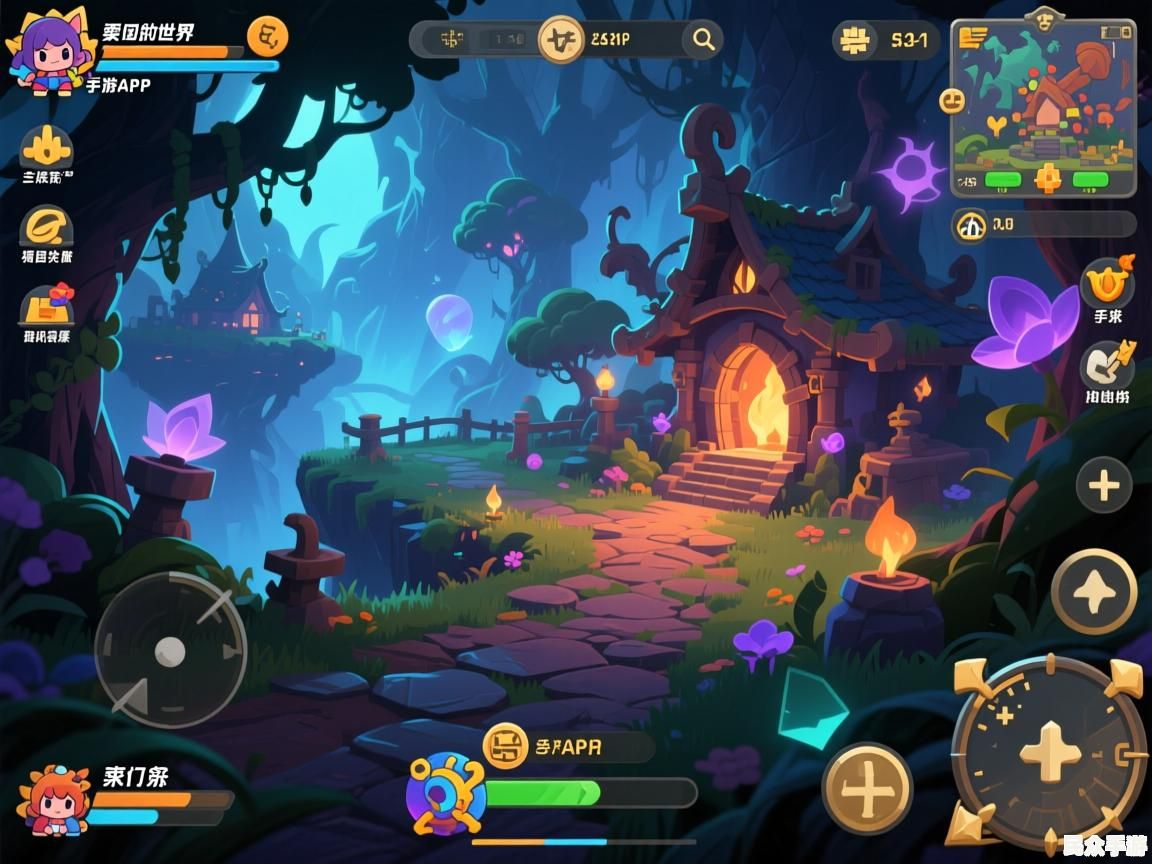This screenshot has width=1152, height=864.
Task: Tap the yellow face icon on the minimap edge
Action: point(952,100)
